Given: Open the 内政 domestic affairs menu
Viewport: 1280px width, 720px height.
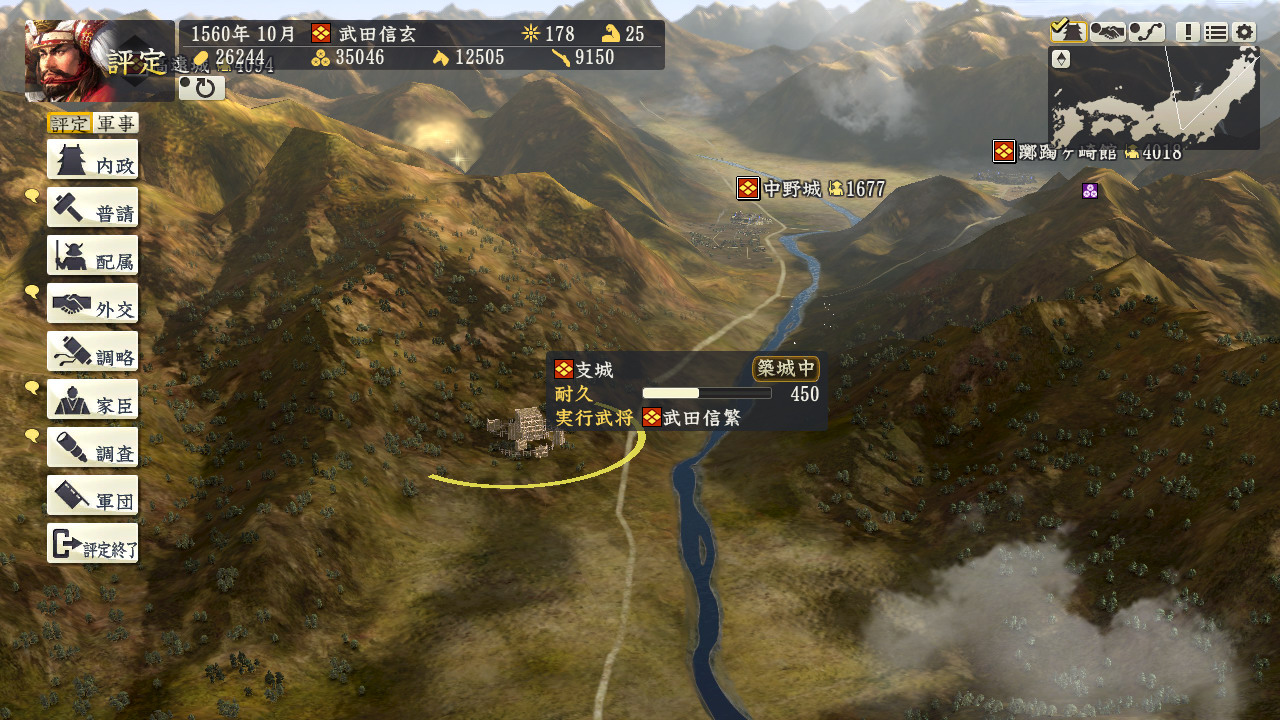Looking at the screenshot, I should pyautogui.click(x=92, y=160).
